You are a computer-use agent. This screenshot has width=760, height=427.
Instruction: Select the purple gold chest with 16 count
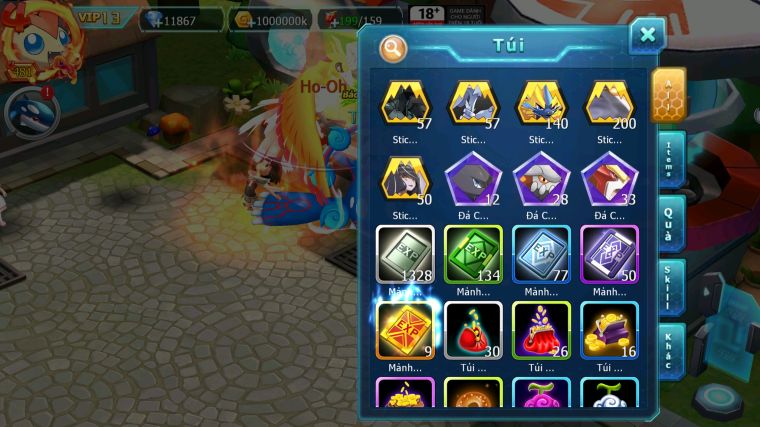click(x=609, y=330)
